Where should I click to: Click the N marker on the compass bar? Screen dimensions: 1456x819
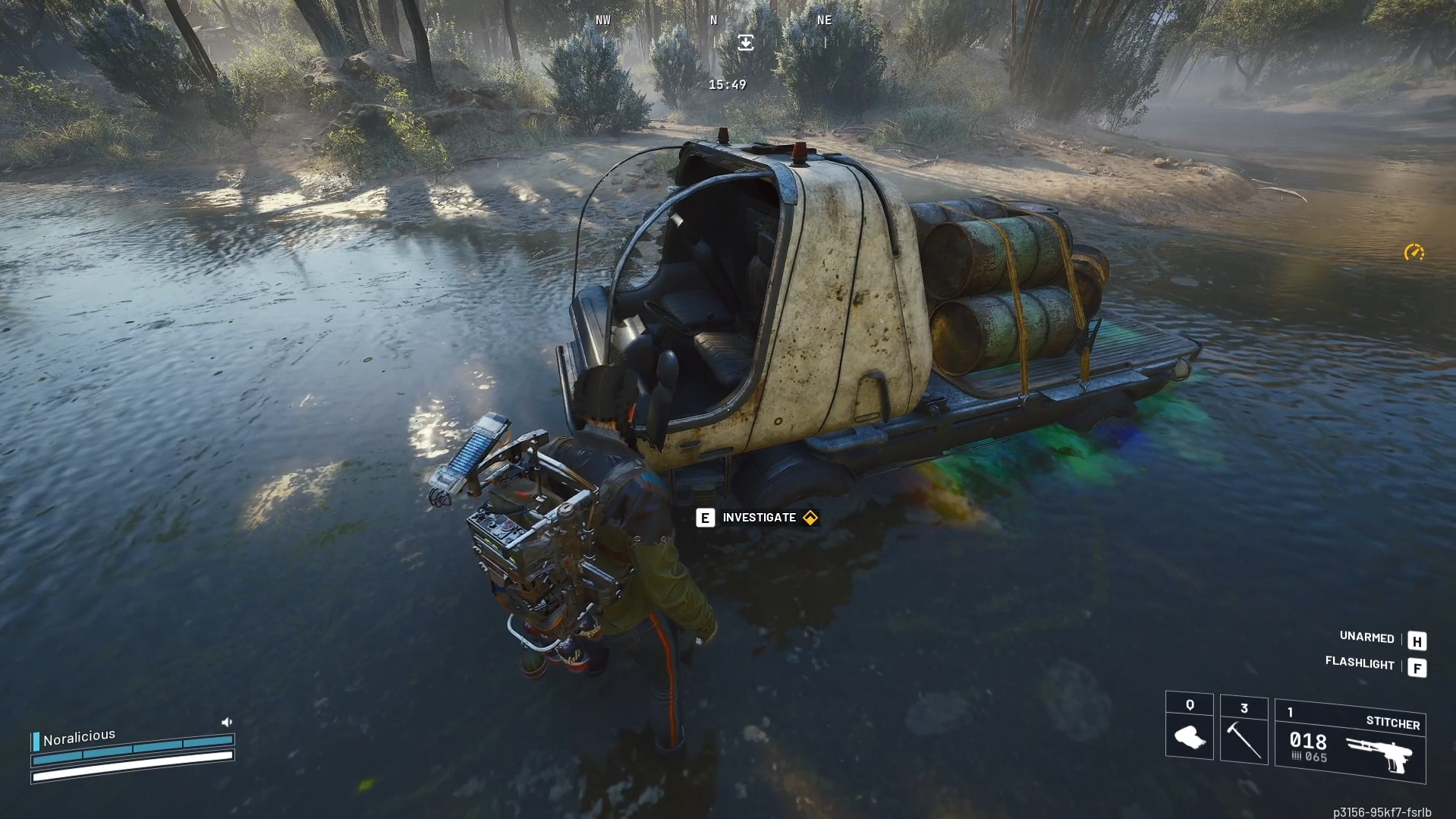click(x=712, y=20)
